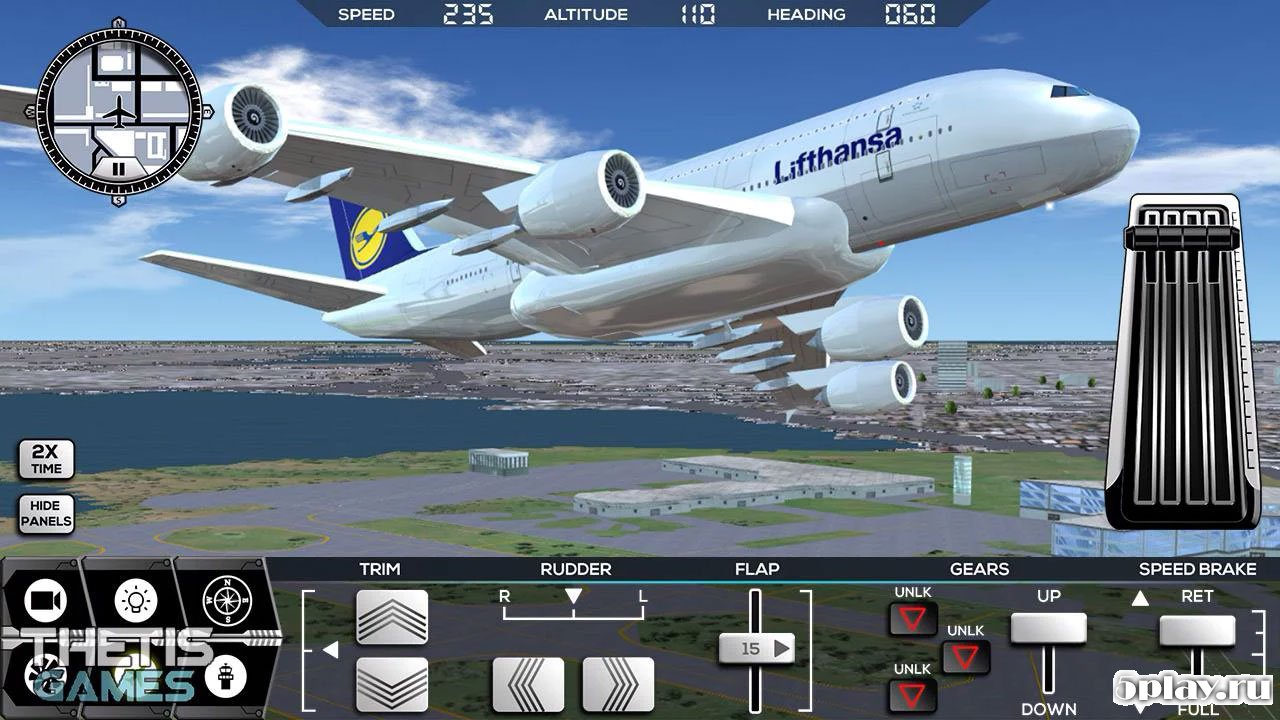Toggle the 2X TIME speed button
The image size is (1280, 720).
[x=46, y=460]
